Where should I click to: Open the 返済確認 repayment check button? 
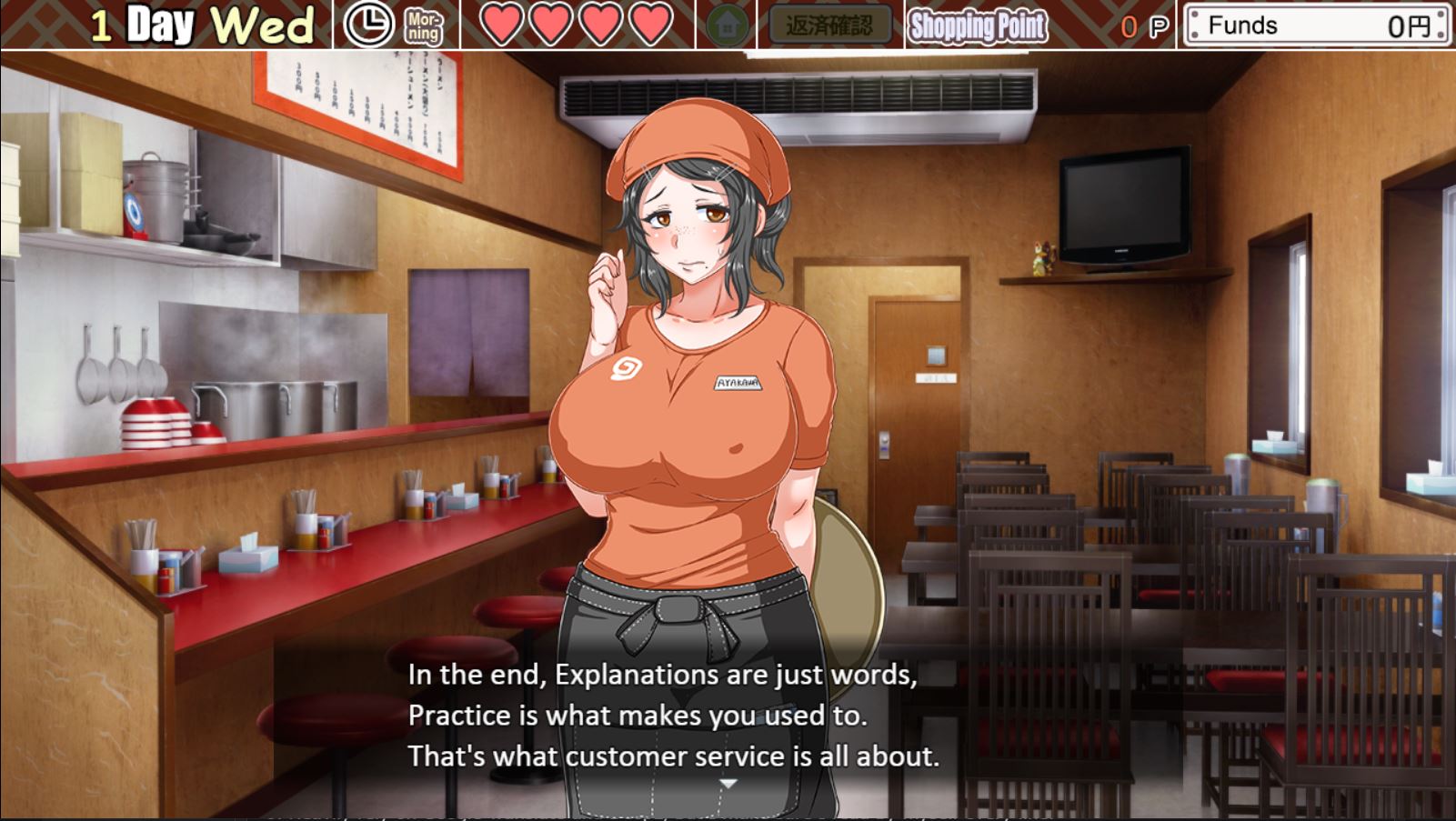tap(829, 25)
